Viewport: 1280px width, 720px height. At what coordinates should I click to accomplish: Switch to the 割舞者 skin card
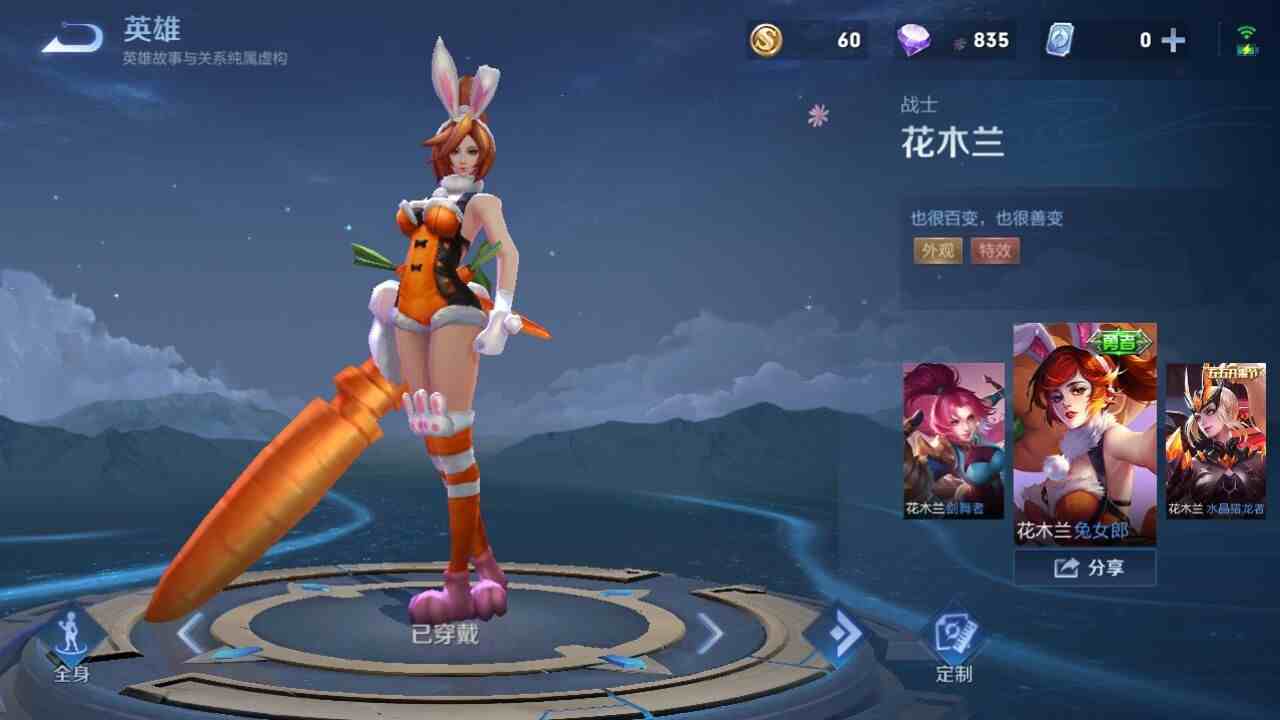click(x=952, y=442)
